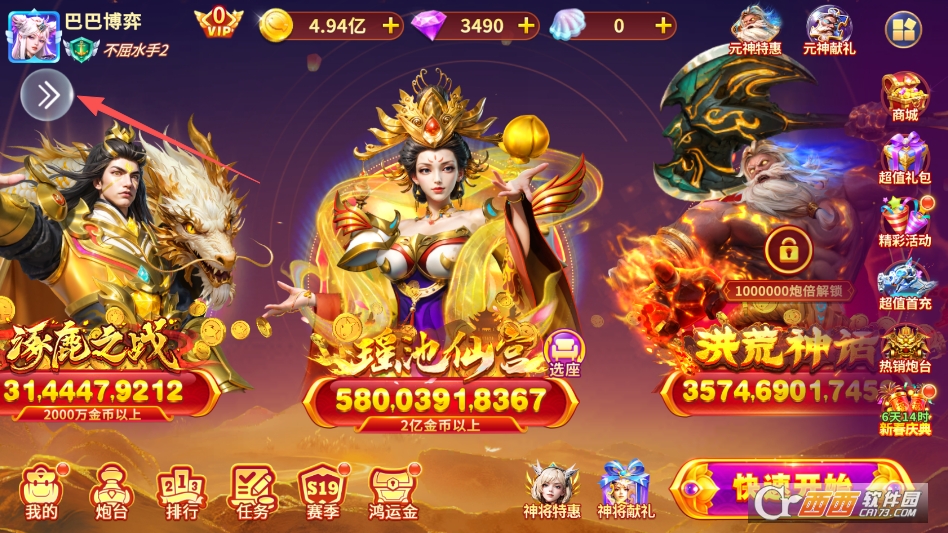Open the 我的 profile menu
This screenshot has height=533, width=948.
click(41, 492)
